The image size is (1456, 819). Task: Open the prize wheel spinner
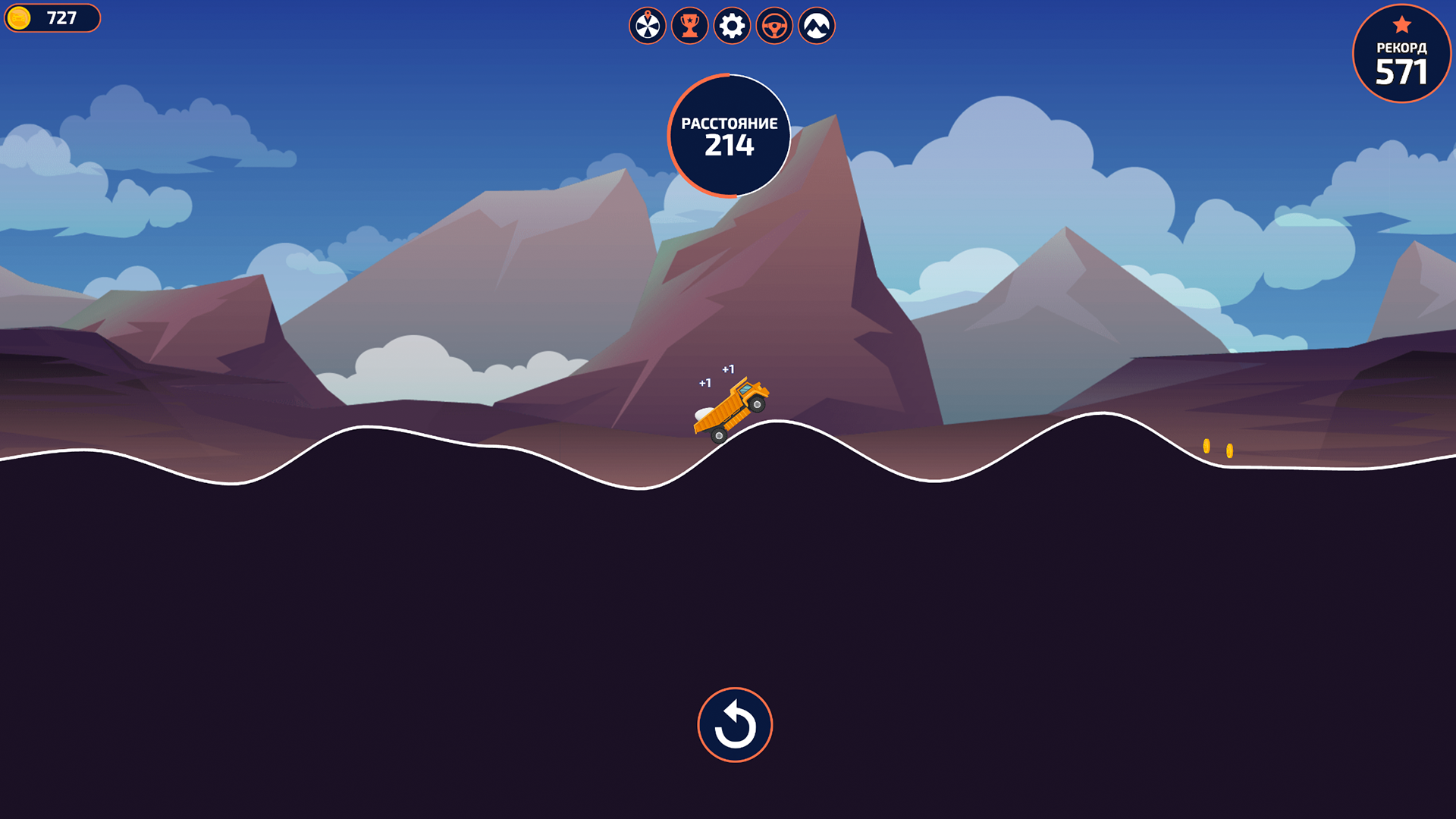click(647, 25)
